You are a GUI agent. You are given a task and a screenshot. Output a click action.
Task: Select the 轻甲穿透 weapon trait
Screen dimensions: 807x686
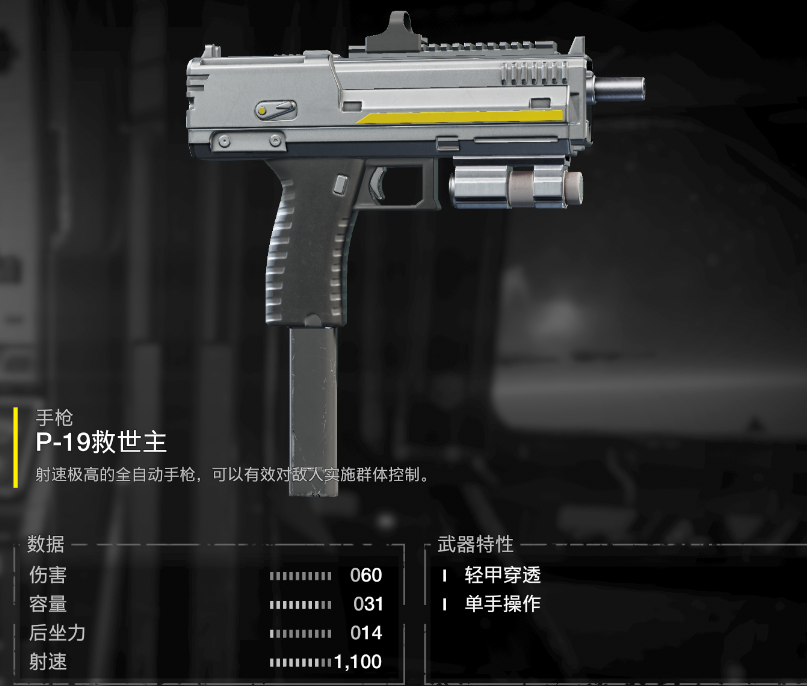click(x=502, y=576)
